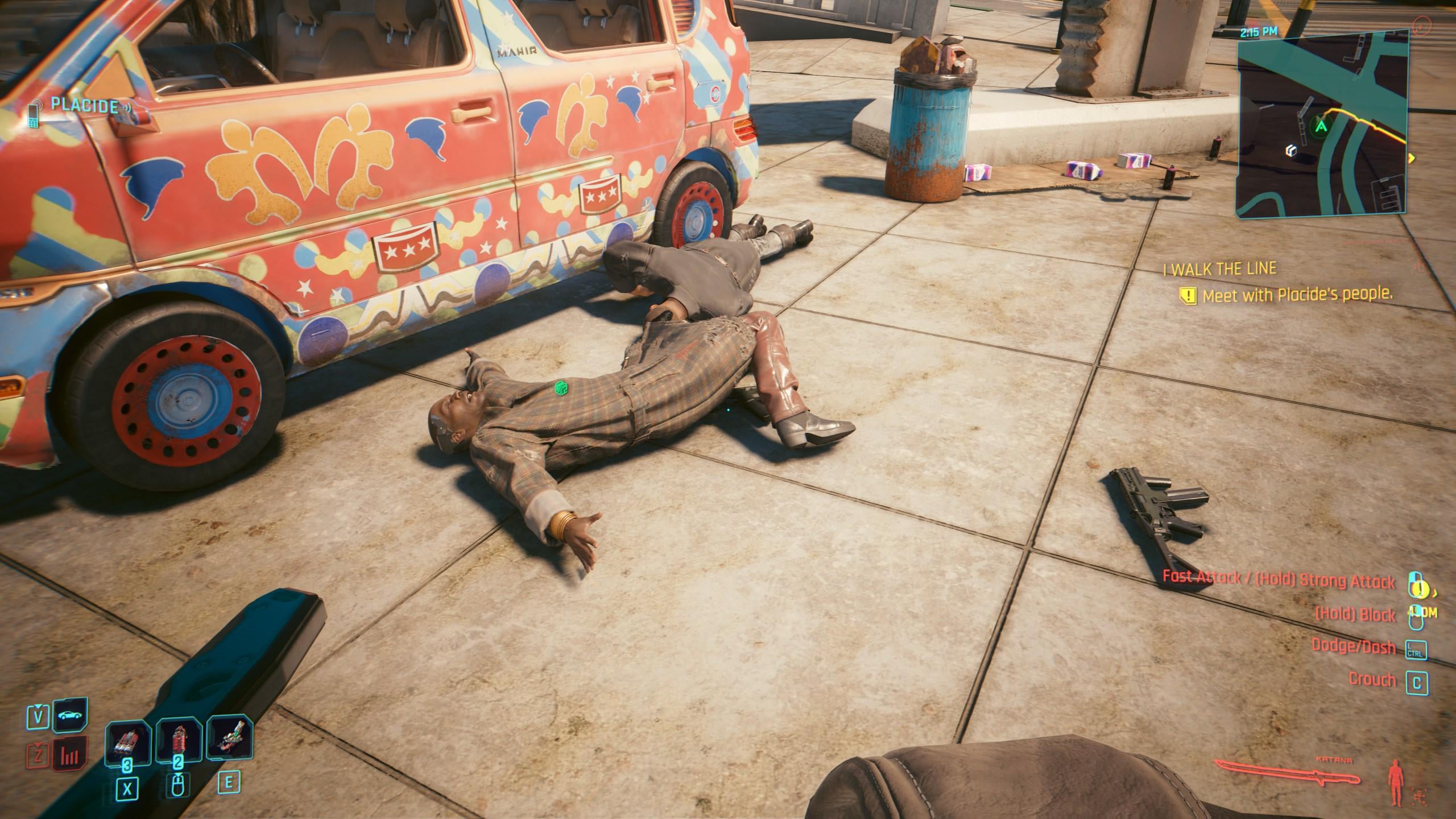Select the consumable slot with count 3
This screenshot has height=819, width=1456.
128,741
